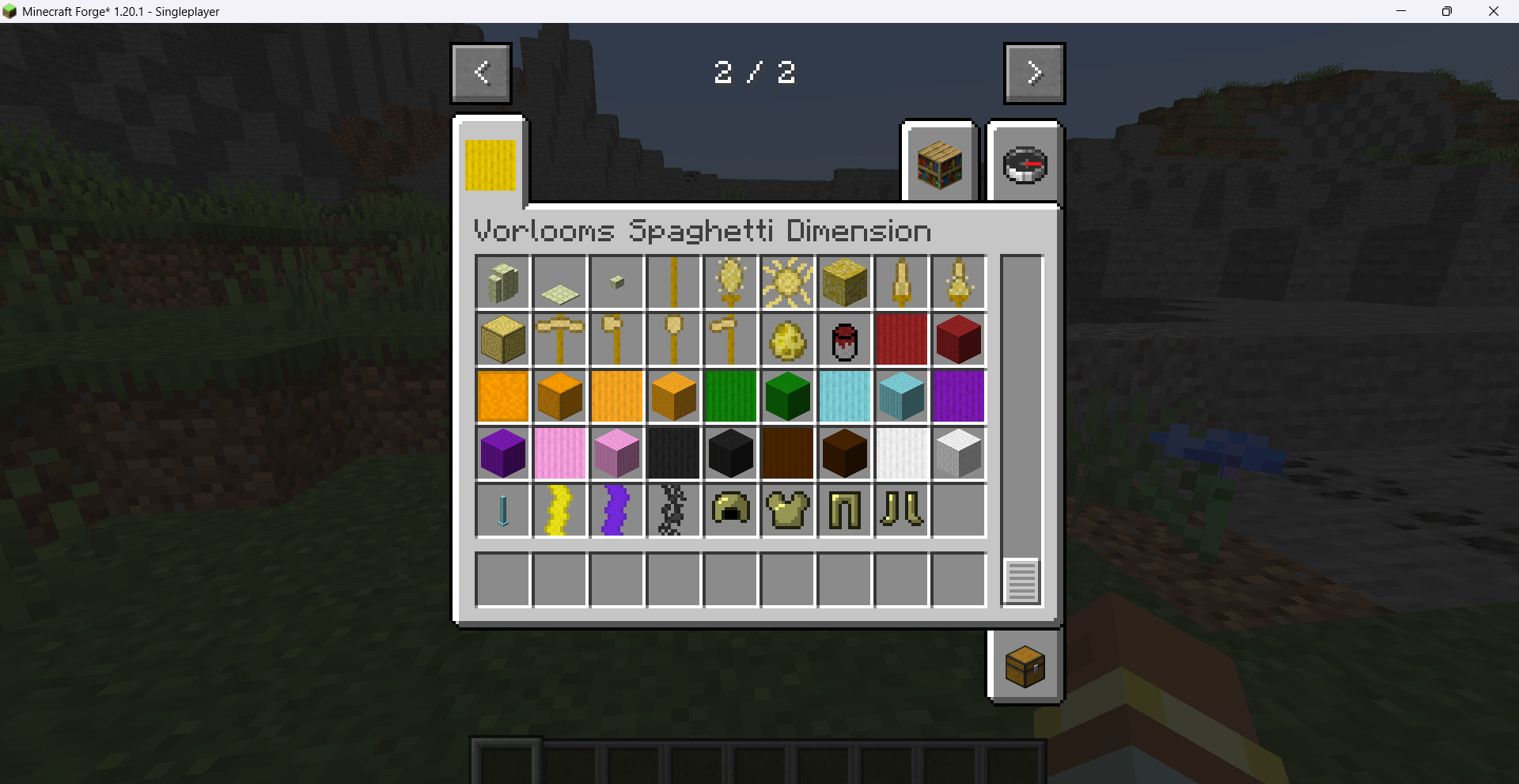1519x784 pixels.
Task: Open the bookshelf tab
Action: (x=940, y=162)
